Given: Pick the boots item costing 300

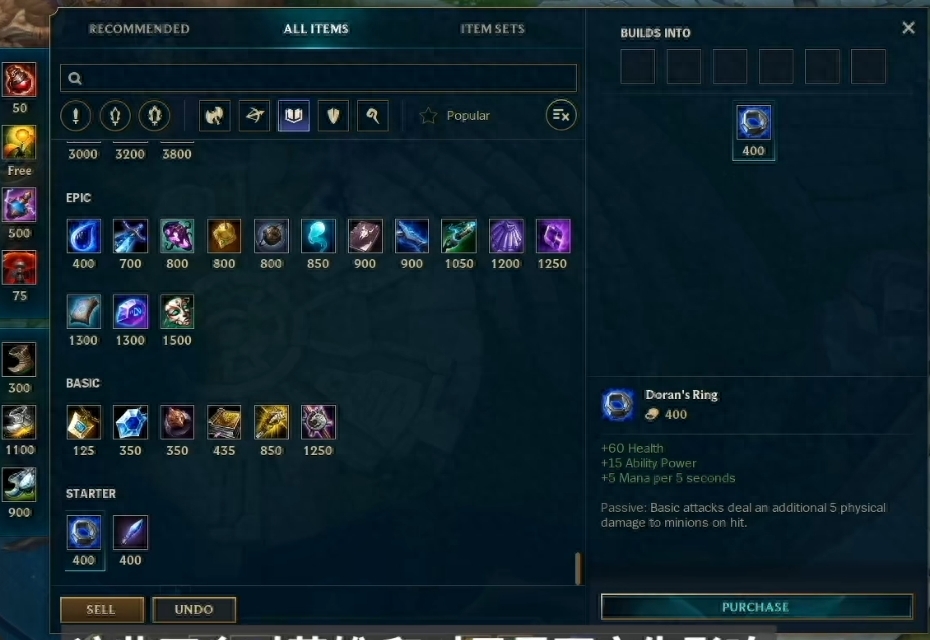Looking at the screenshot, I should (x=19, y=360).
